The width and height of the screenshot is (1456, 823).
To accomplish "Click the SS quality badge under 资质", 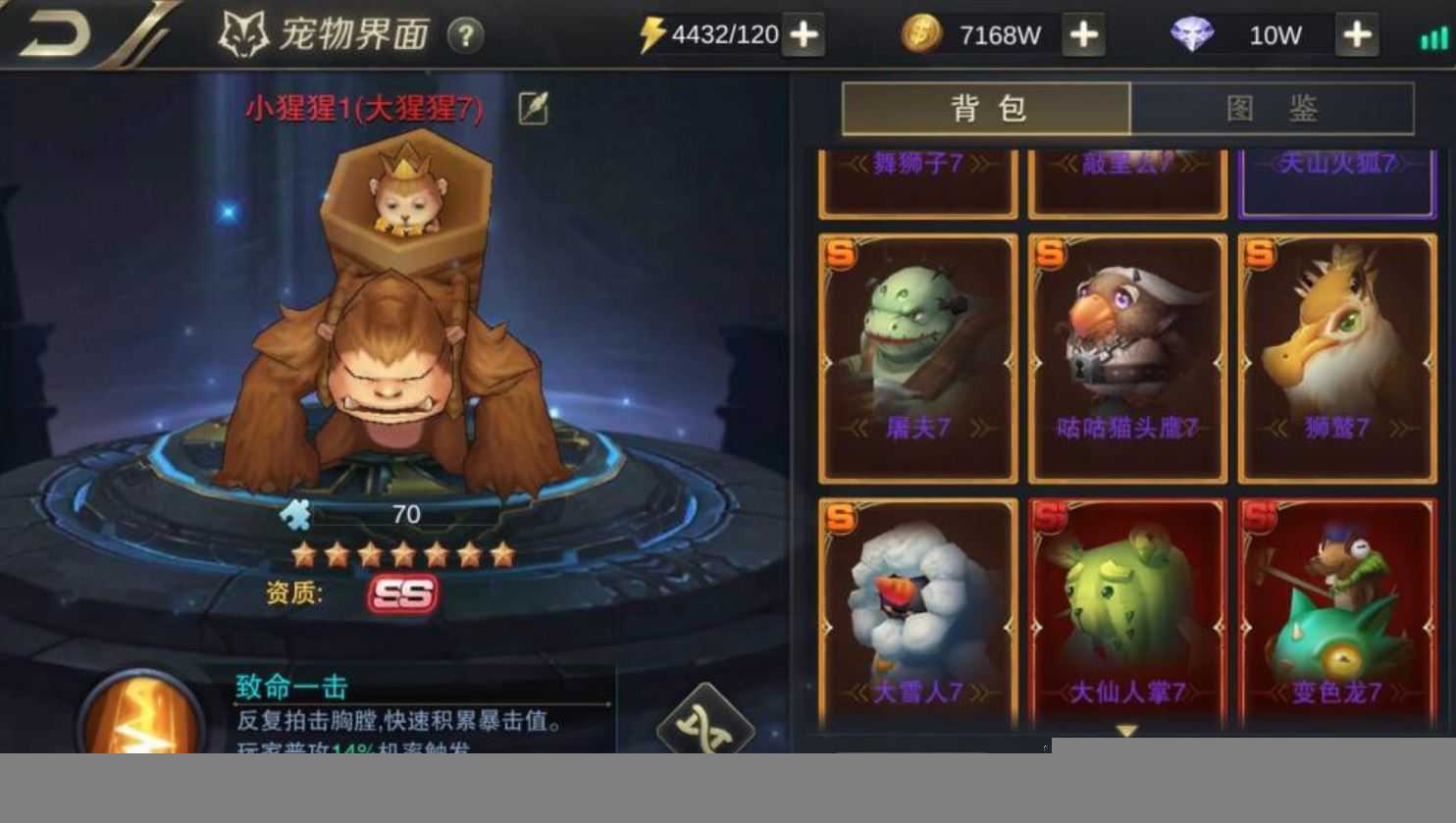I will tap(406, 594).
